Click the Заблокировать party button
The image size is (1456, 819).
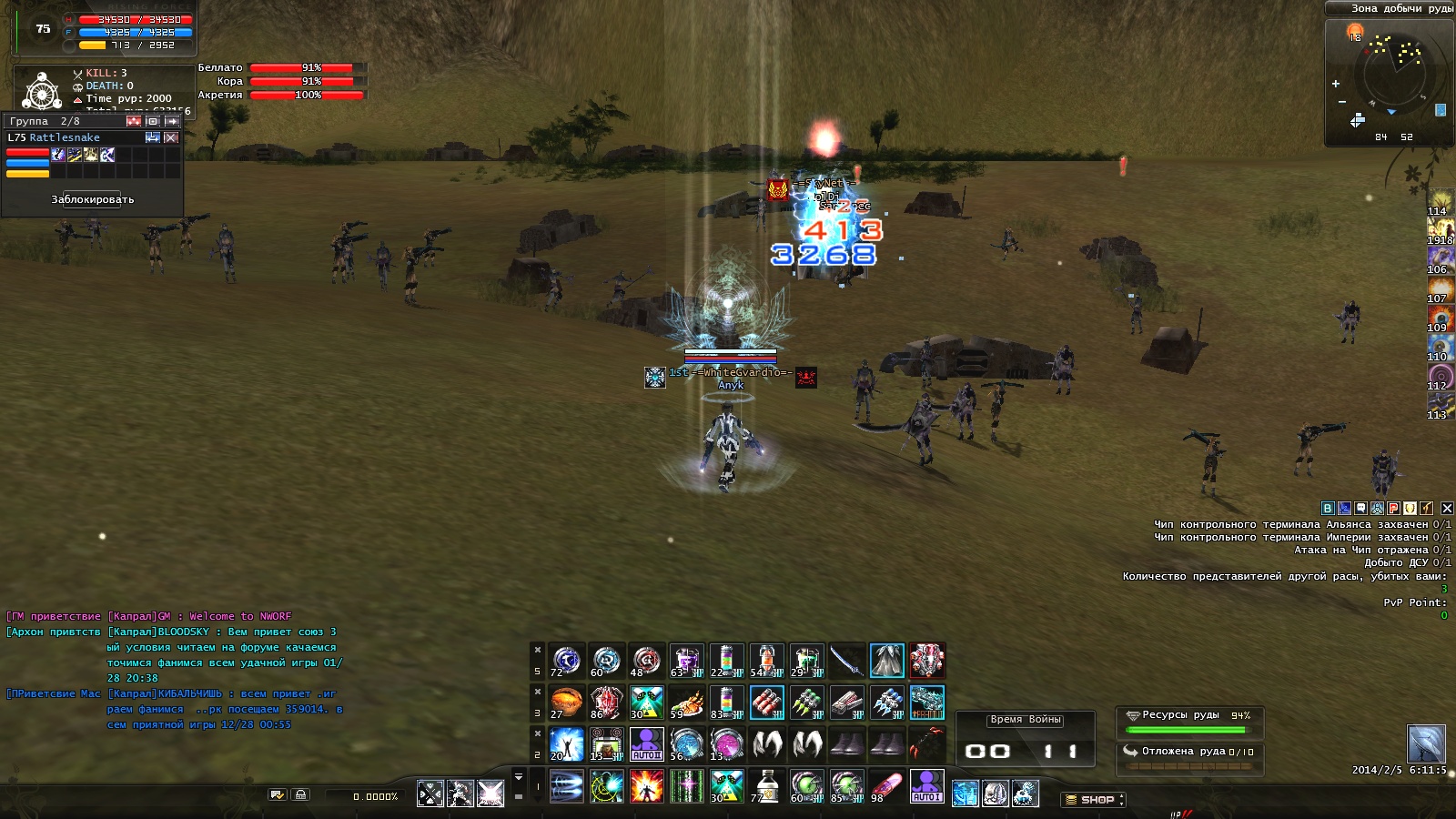(92, 199)
